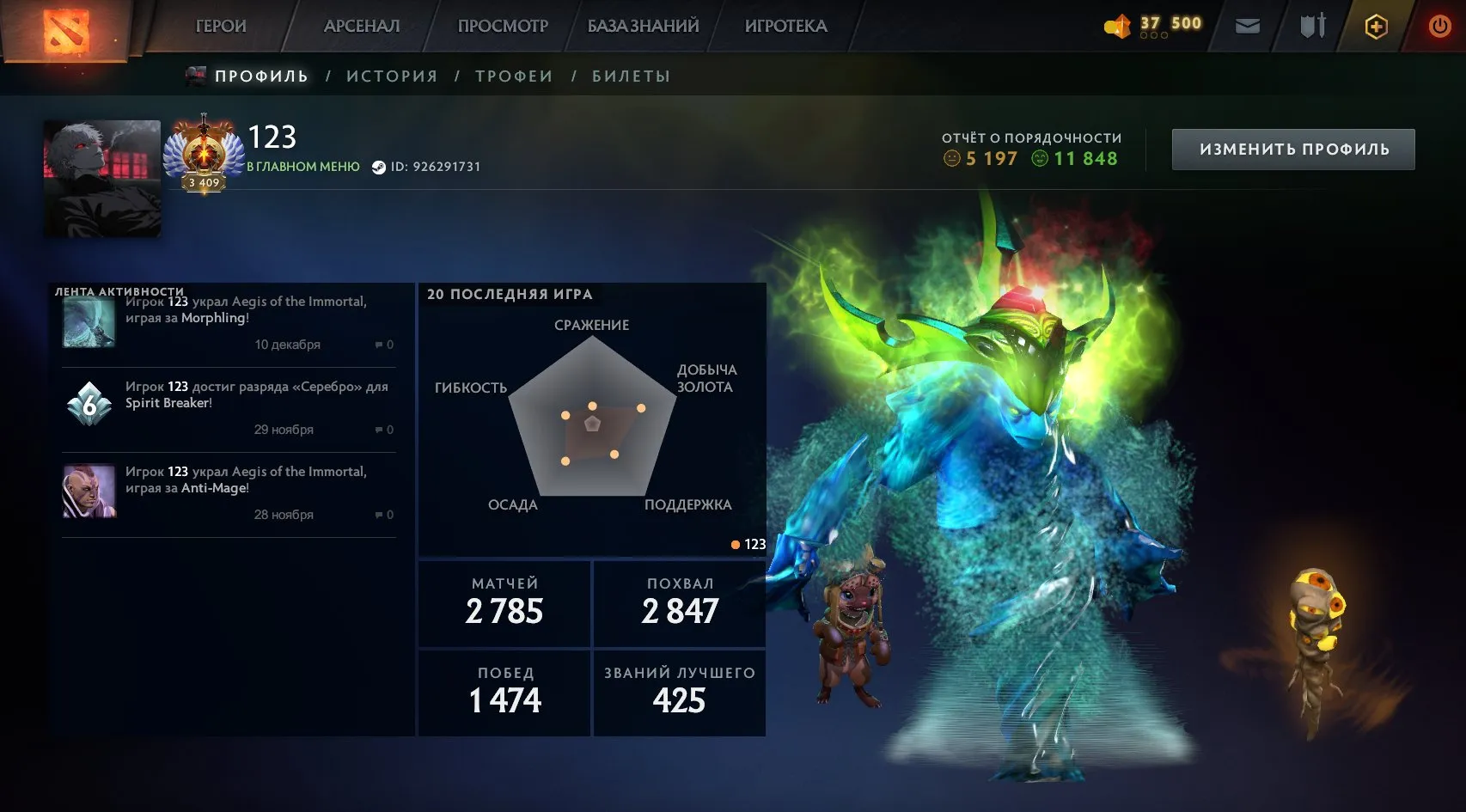This screenshot has height=812, width=1466.
Task: Open the ИГРОТЕКА section
Action: click(x=785, y=26)
